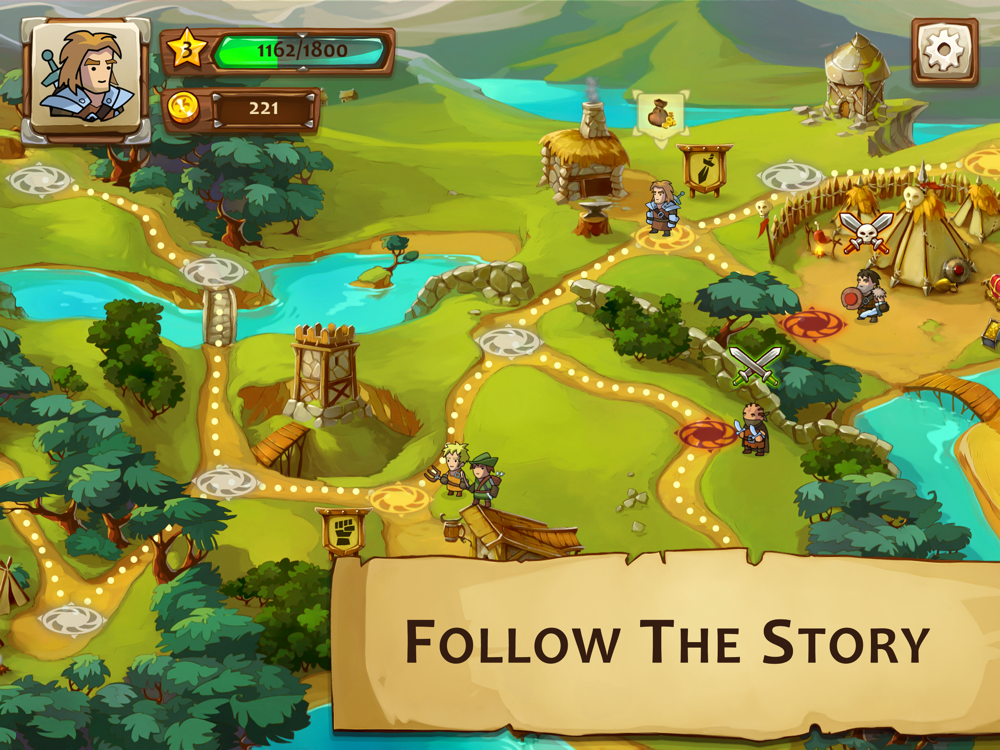This screenshot has height=750, width=1000.
Task: Choose the skull and crossed swords encounter
Action: [865, 232]
